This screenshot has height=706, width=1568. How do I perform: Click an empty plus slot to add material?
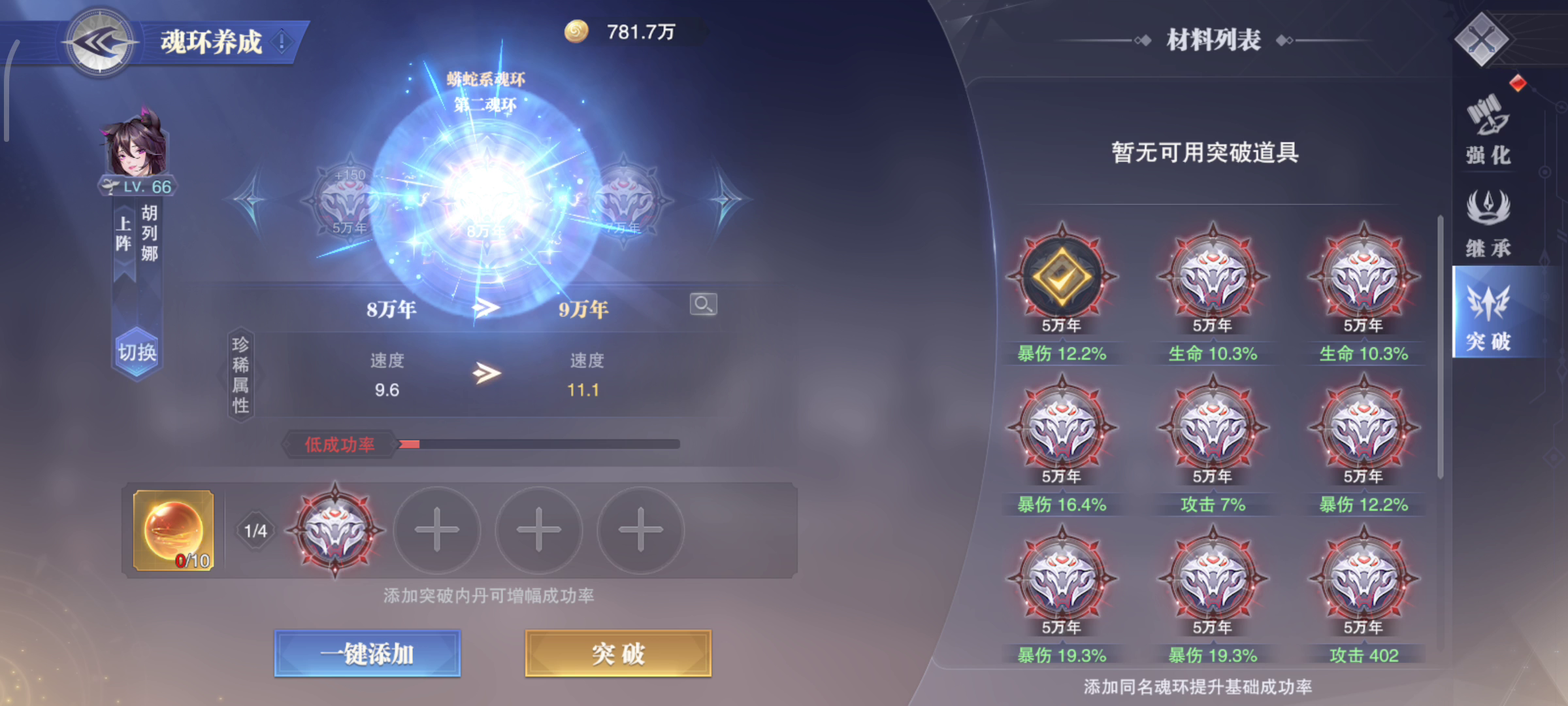(x=436, y=531)
